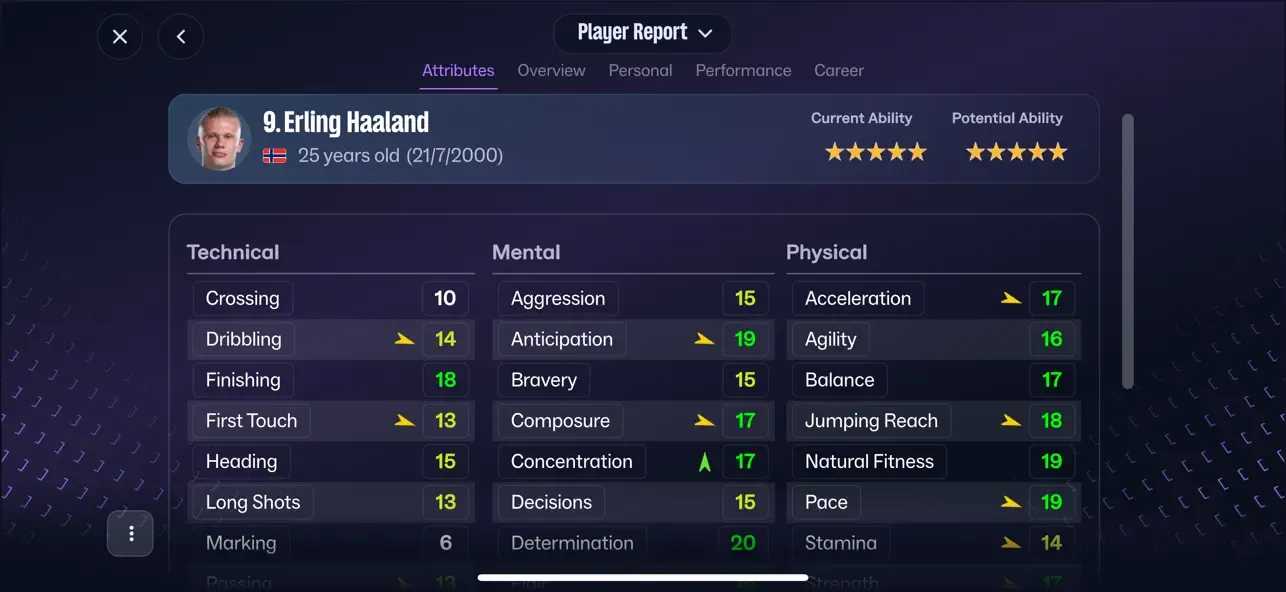
Task: Select the Attributes tab
Action: click(458, 71)
